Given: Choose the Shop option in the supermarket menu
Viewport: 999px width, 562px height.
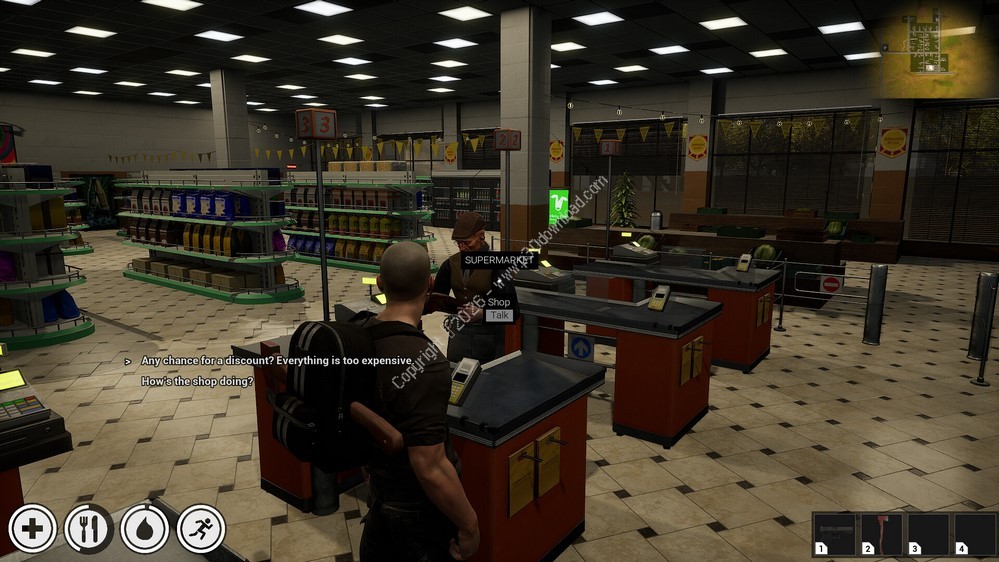Looking at the screenshot, I should [500, 302].
